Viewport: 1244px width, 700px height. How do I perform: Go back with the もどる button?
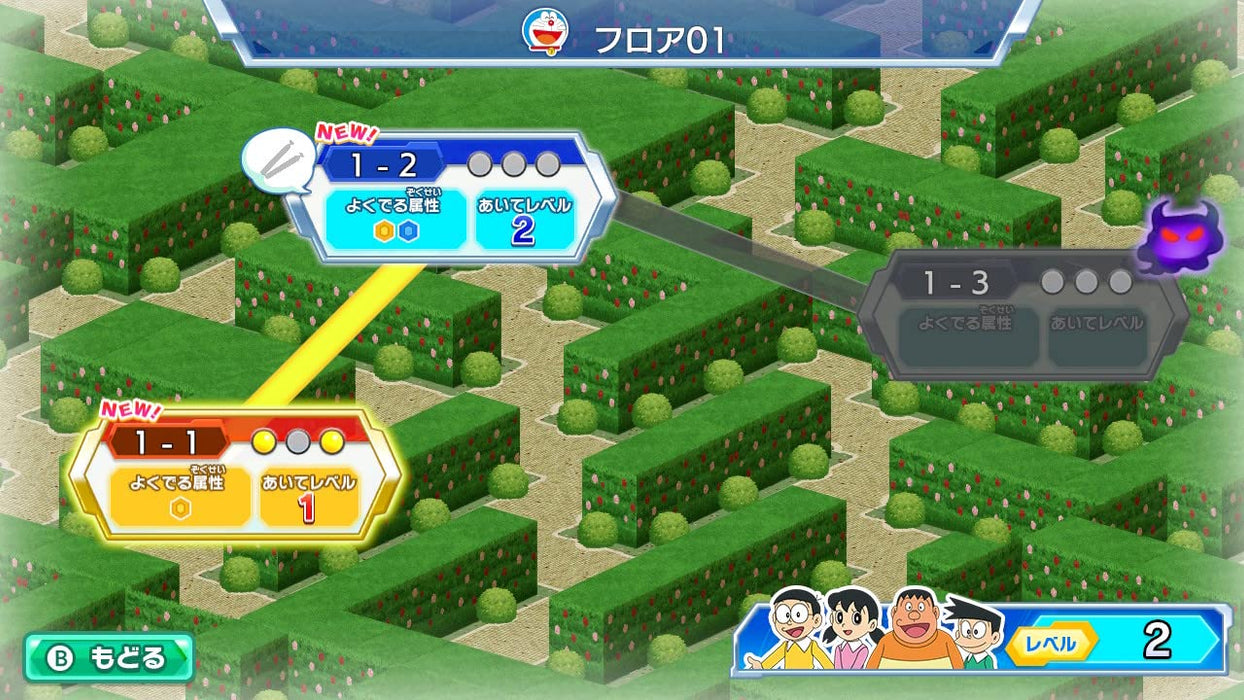(110, 658)
